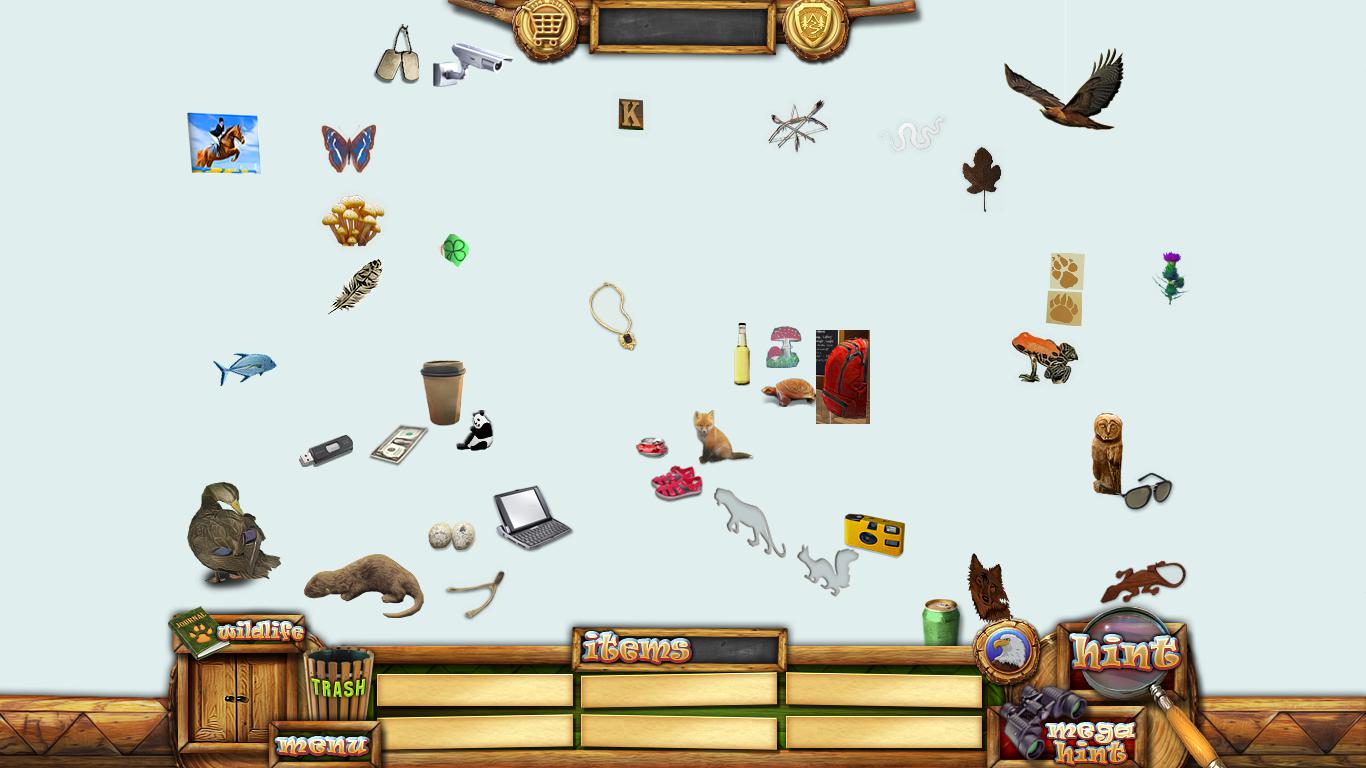Viewport: 1366px width, 768px height.
Task: Choose the horse jumping picture
Action: [x=223, y=143]
